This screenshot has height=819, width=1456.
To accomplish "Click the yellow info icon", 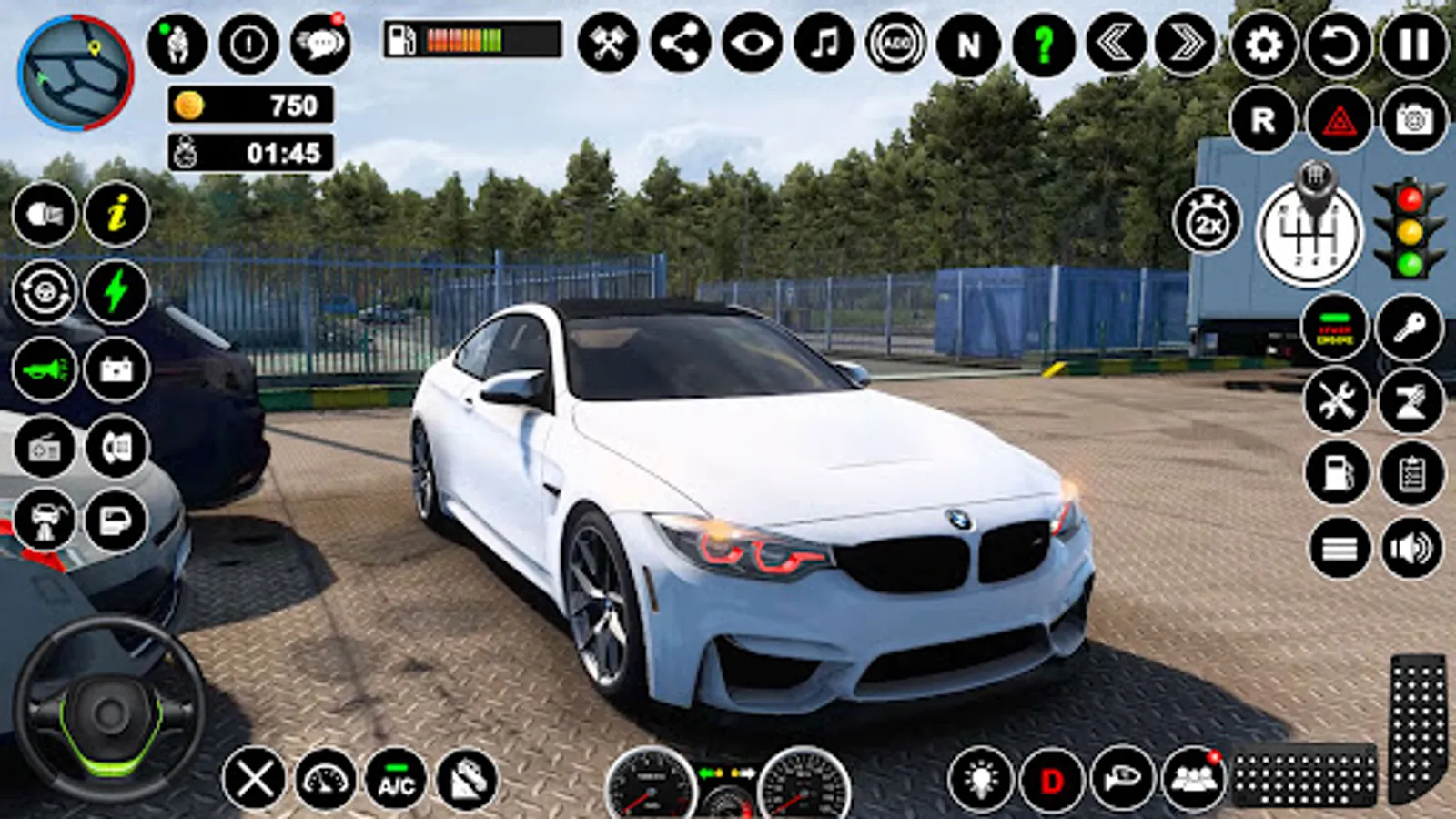I will (x=116, y=215).
